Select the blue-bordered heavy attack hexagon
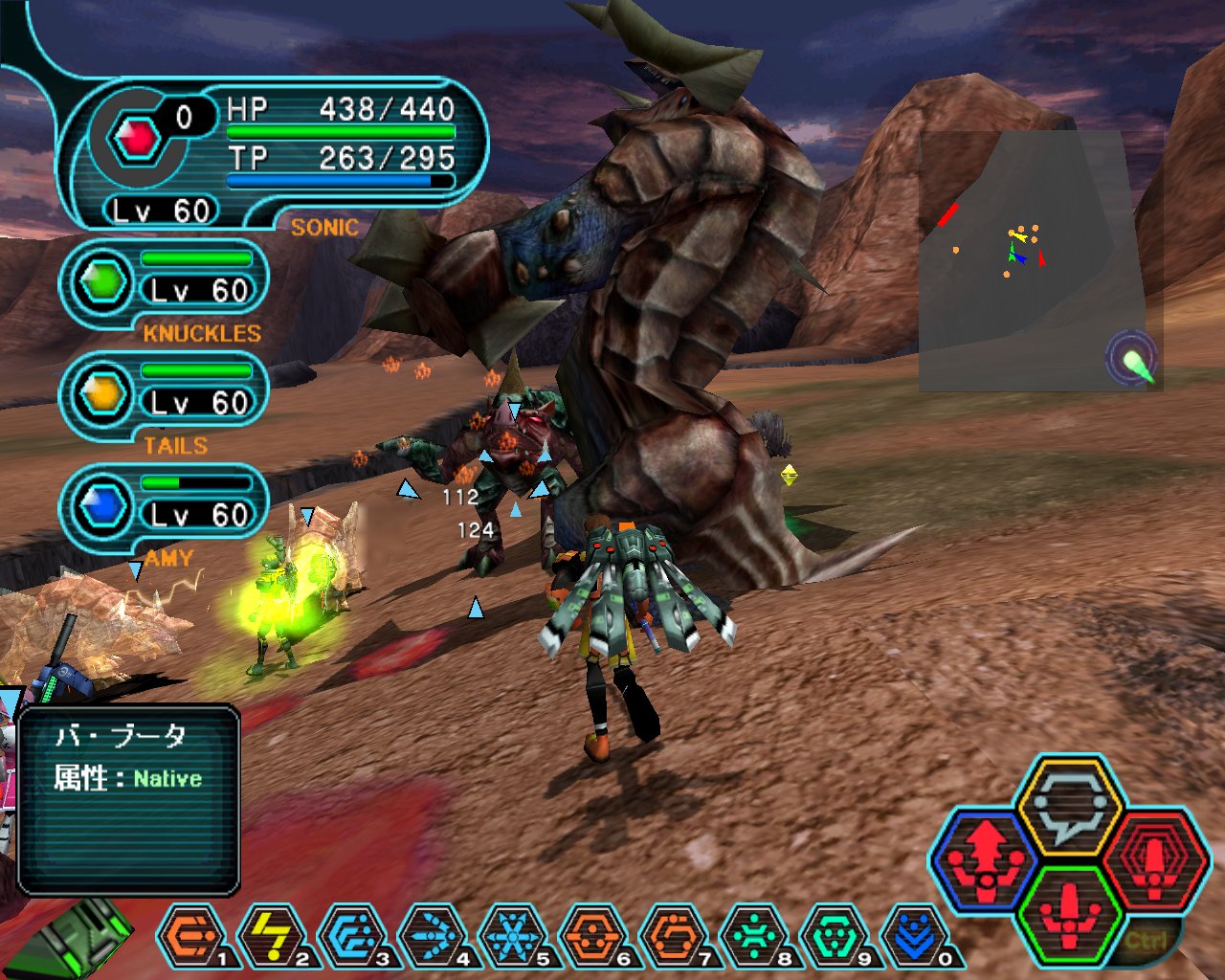Screen dimensions: 1225x980 click(x=985, y=857)
